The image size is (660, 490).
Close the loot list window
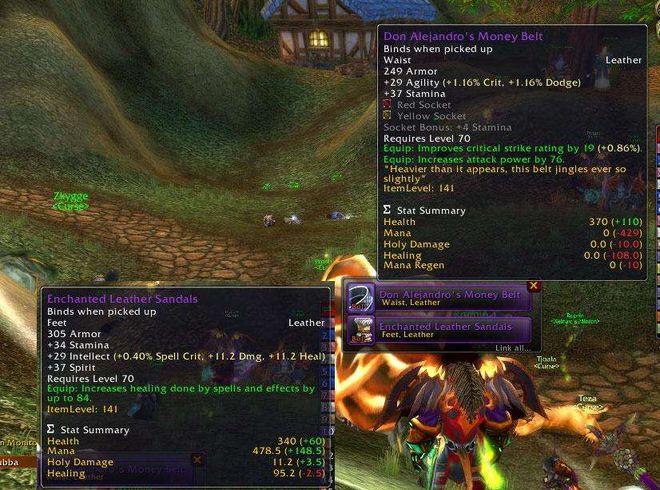pyautogui.click(x=533, y=286)
